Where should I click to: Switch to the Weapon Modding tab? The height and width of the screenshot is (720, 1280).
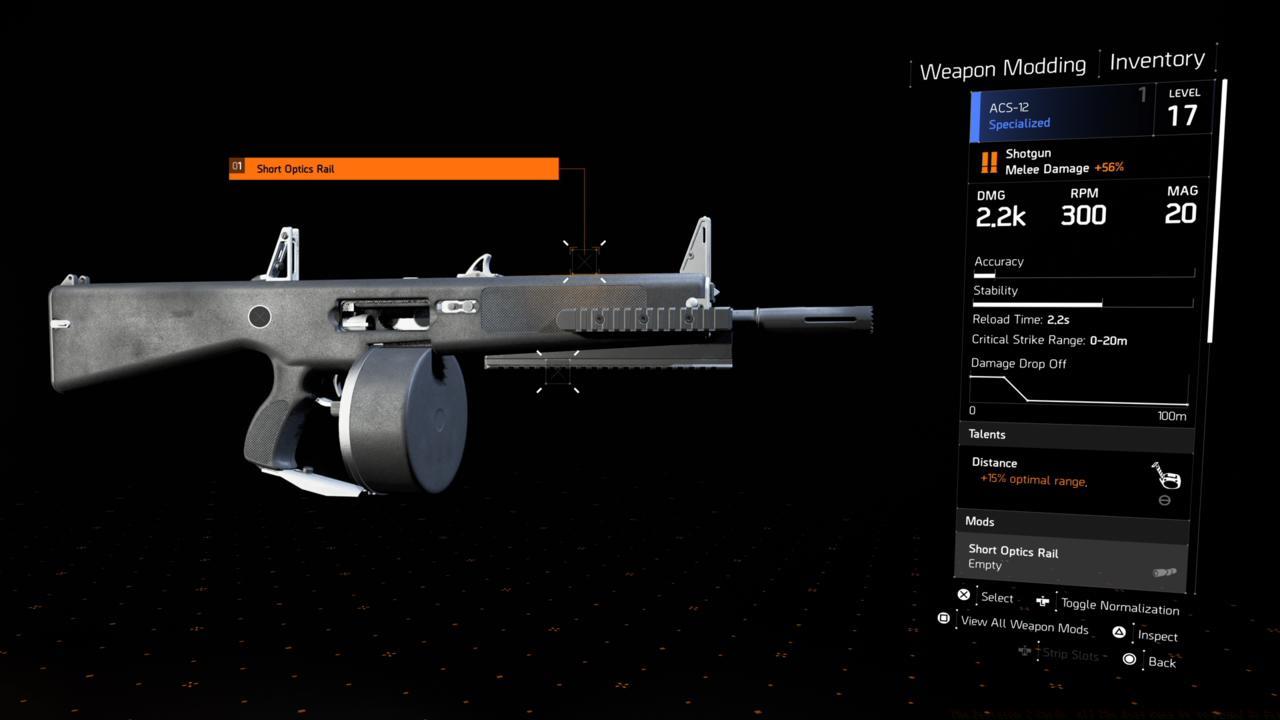click(x=1002, y=69)
